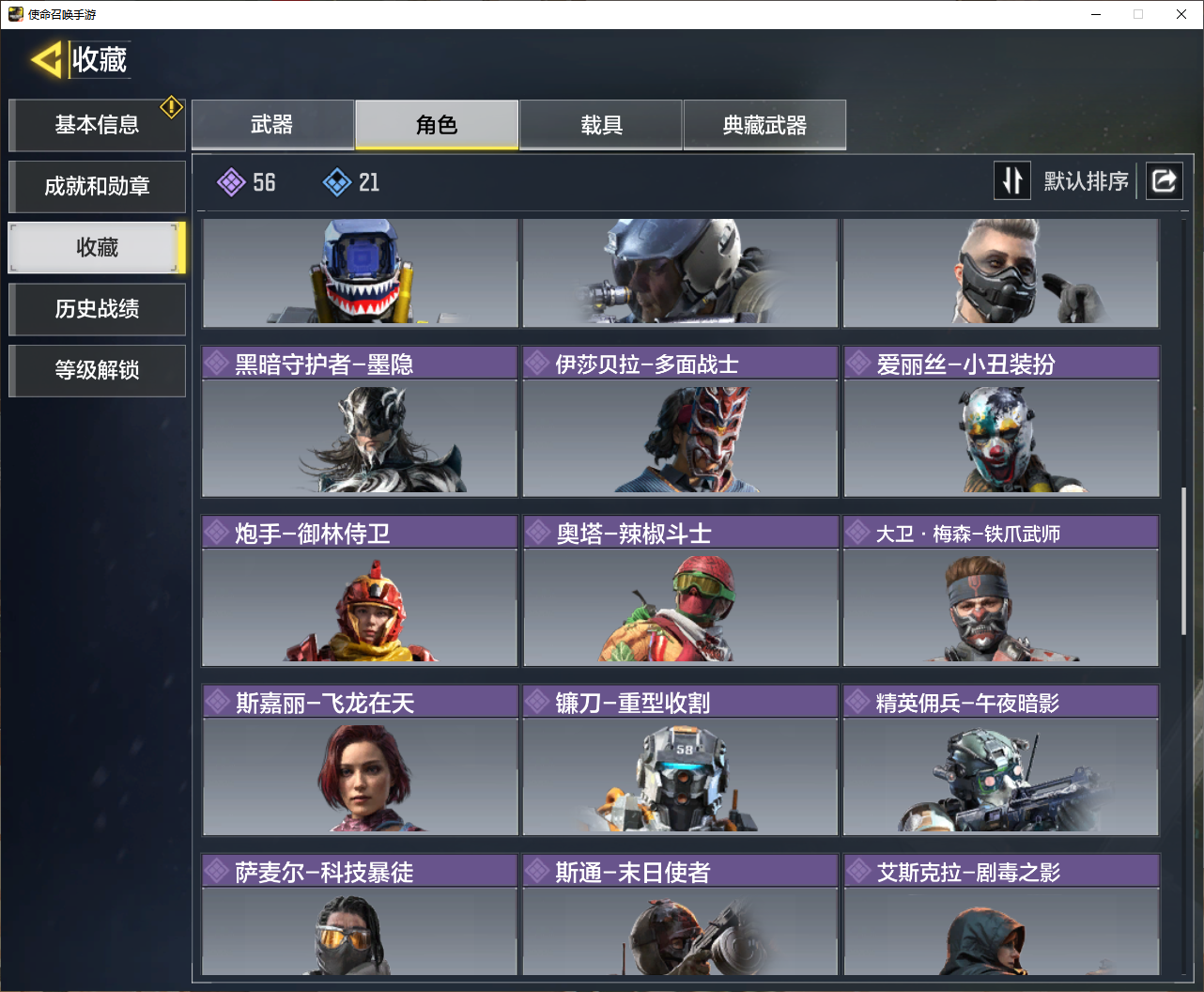Screen dimensions: 1204x992
Task: Go back using the yellow arrow
Action: tap(45, 60)
